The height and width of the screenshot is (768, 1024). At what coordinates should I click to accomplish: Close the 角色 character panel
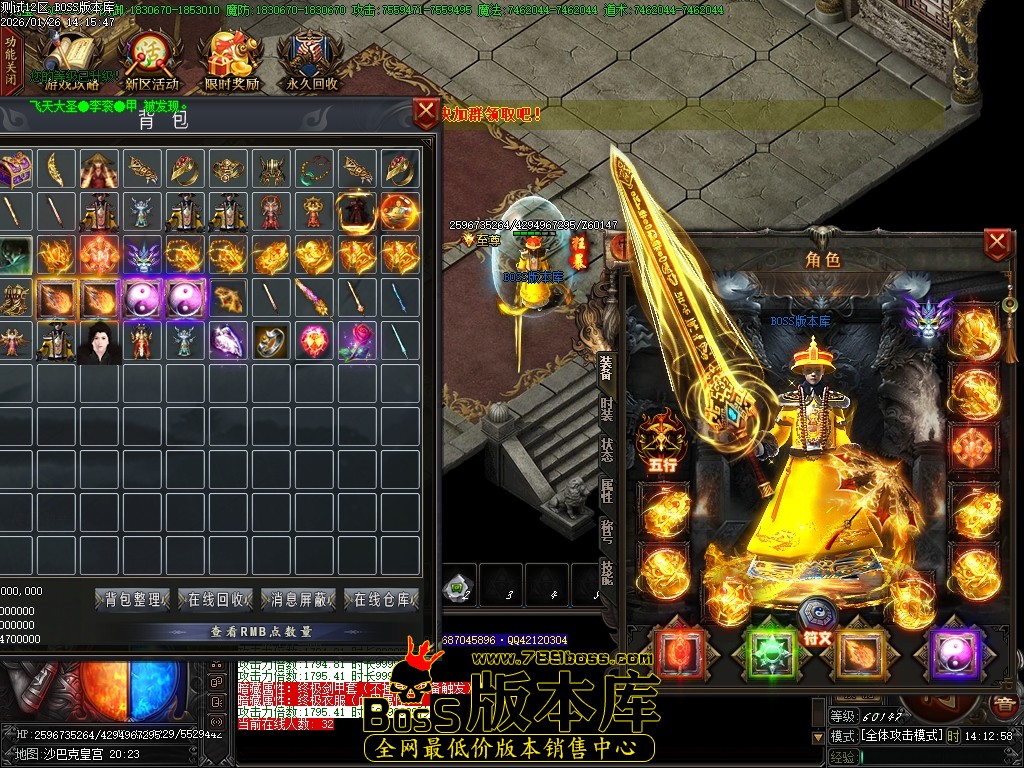(x=997, y=243)
